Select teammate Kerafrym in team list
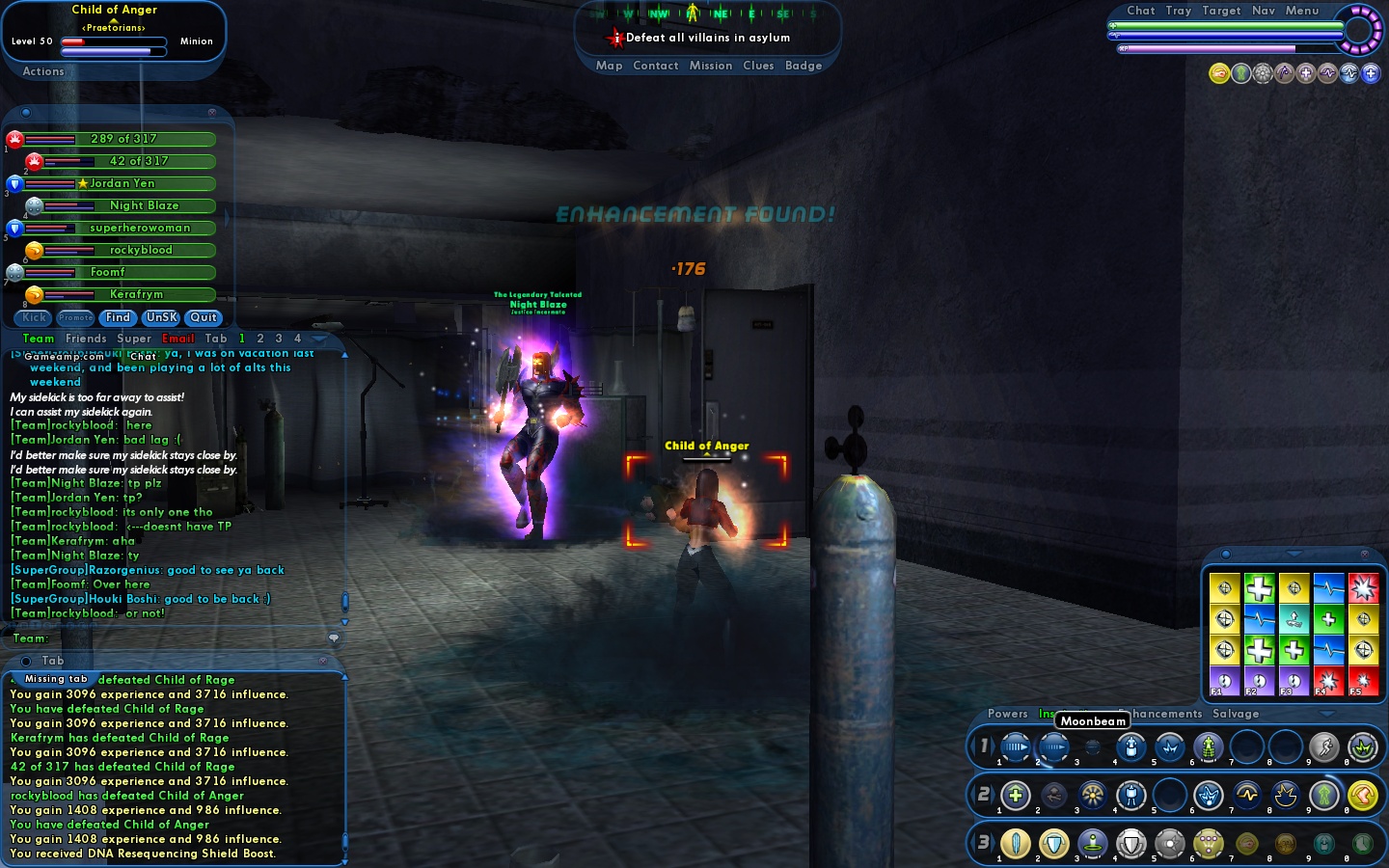The width and height of the screenshot is (1389, 868). [x=136, y=294]
